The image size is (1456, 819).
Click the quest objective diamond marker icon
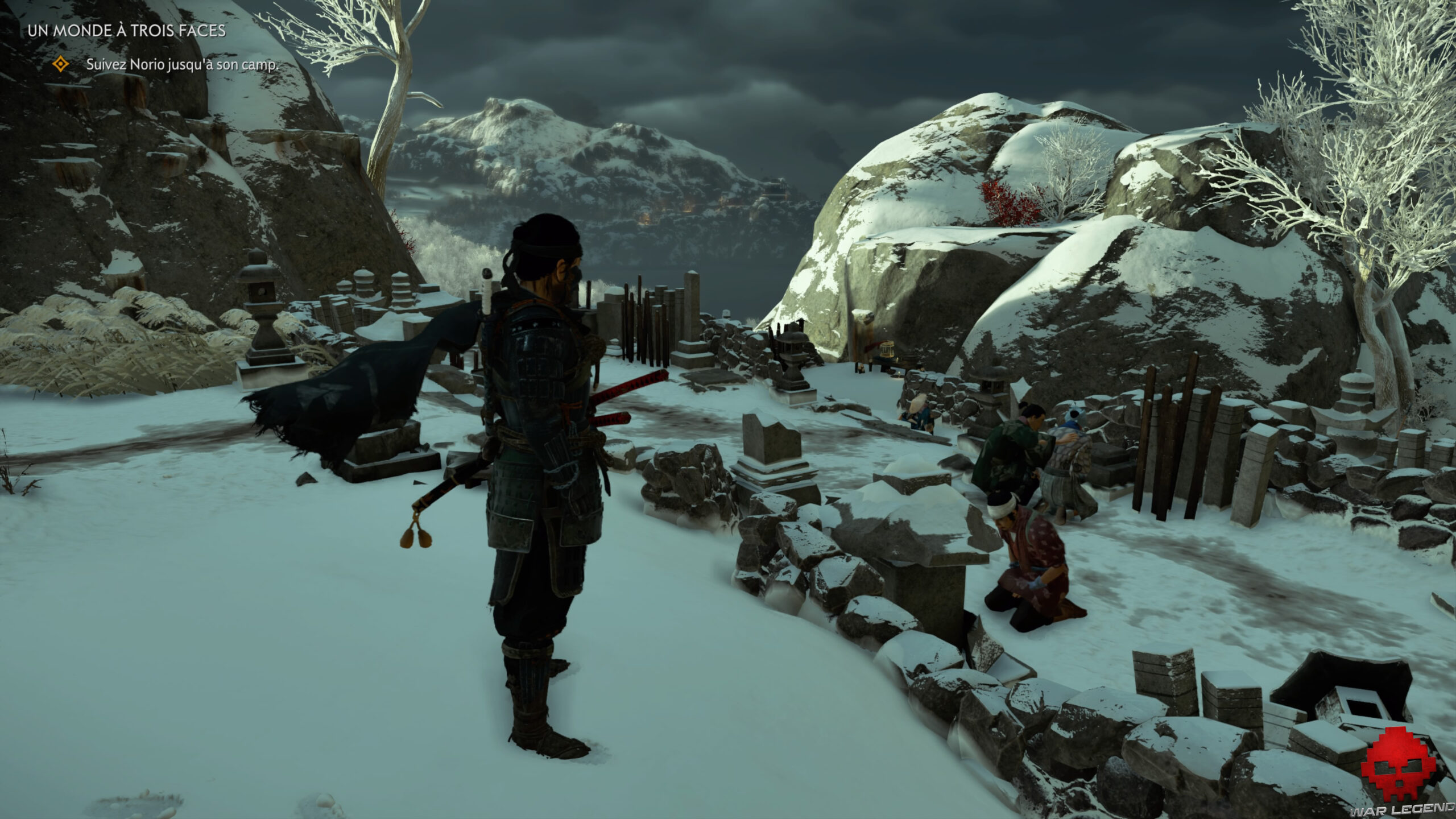coord(61,65)
